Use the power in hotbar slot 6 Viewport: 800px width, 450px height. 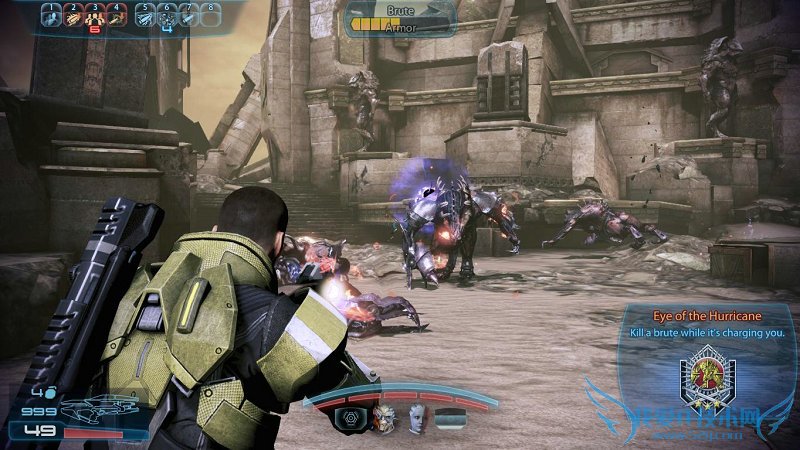tap(168, 16)
